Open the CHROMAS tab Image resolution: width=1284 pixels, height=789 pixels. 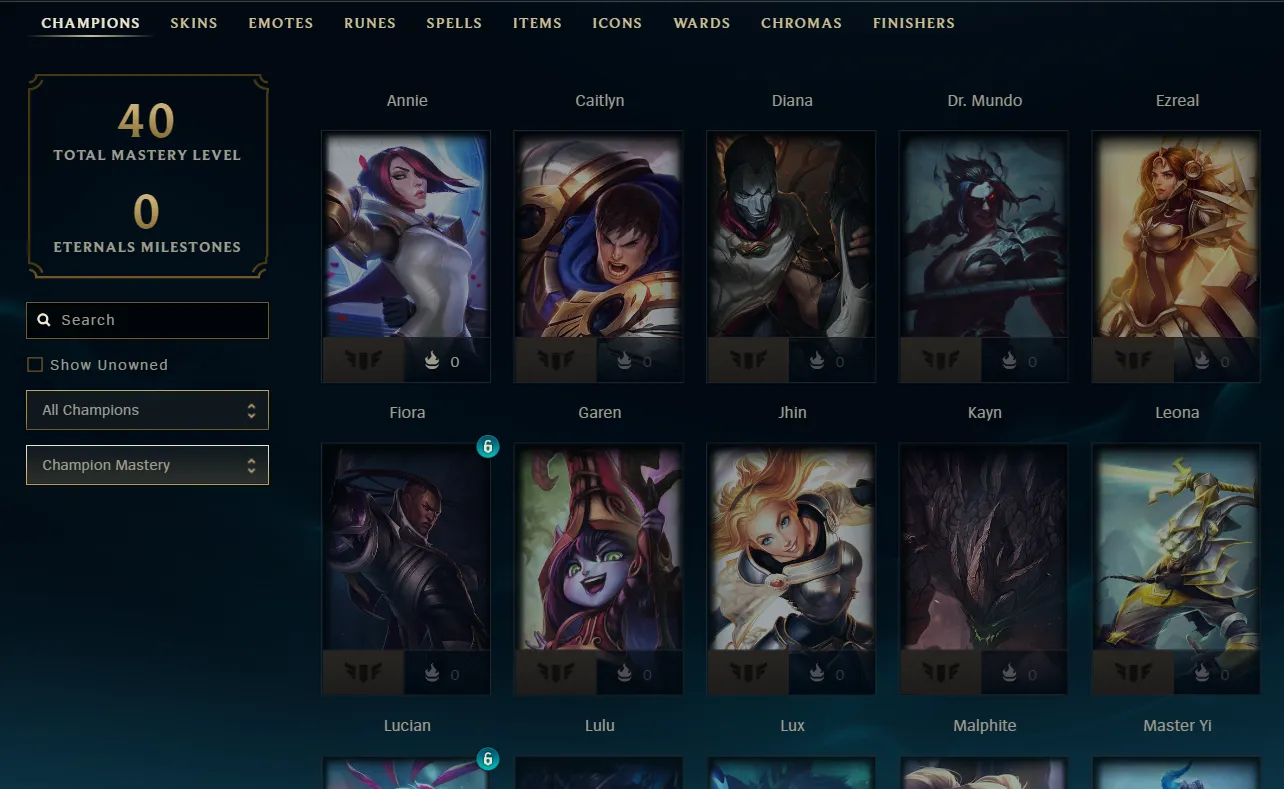tap(801, 23)
